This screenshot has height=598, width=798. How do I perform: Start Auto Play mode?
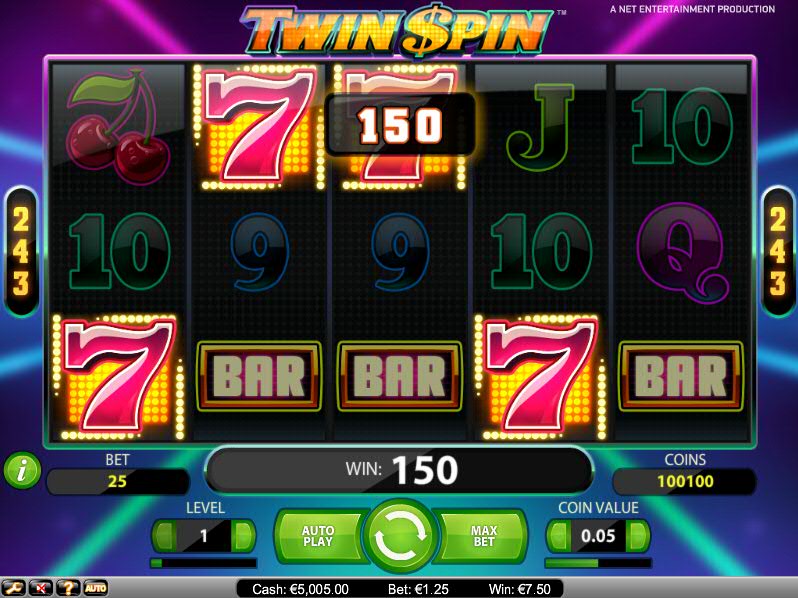316,537
